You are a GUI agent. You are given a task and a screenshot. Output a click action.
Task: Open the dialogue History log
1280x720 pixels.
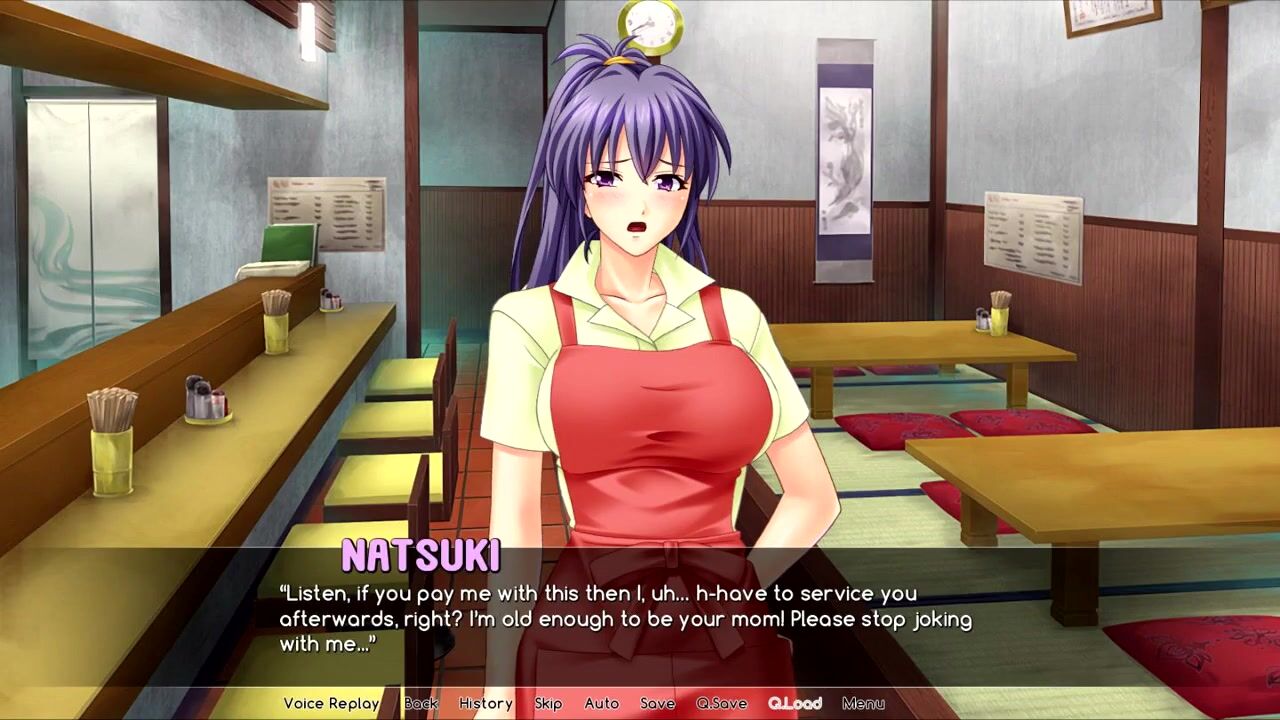tap(486, 703)
